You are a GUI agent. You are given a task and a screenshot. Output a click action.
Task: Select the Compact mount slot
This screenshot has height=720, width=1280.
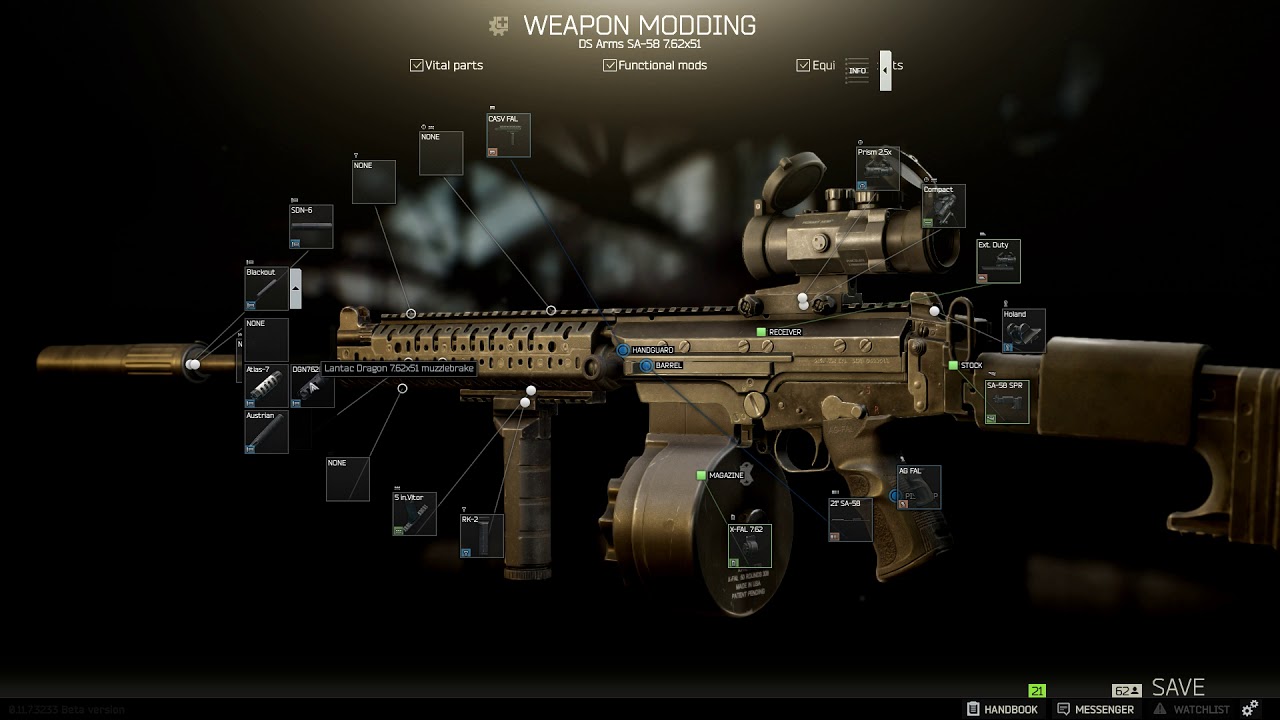(x=943, y=206)
